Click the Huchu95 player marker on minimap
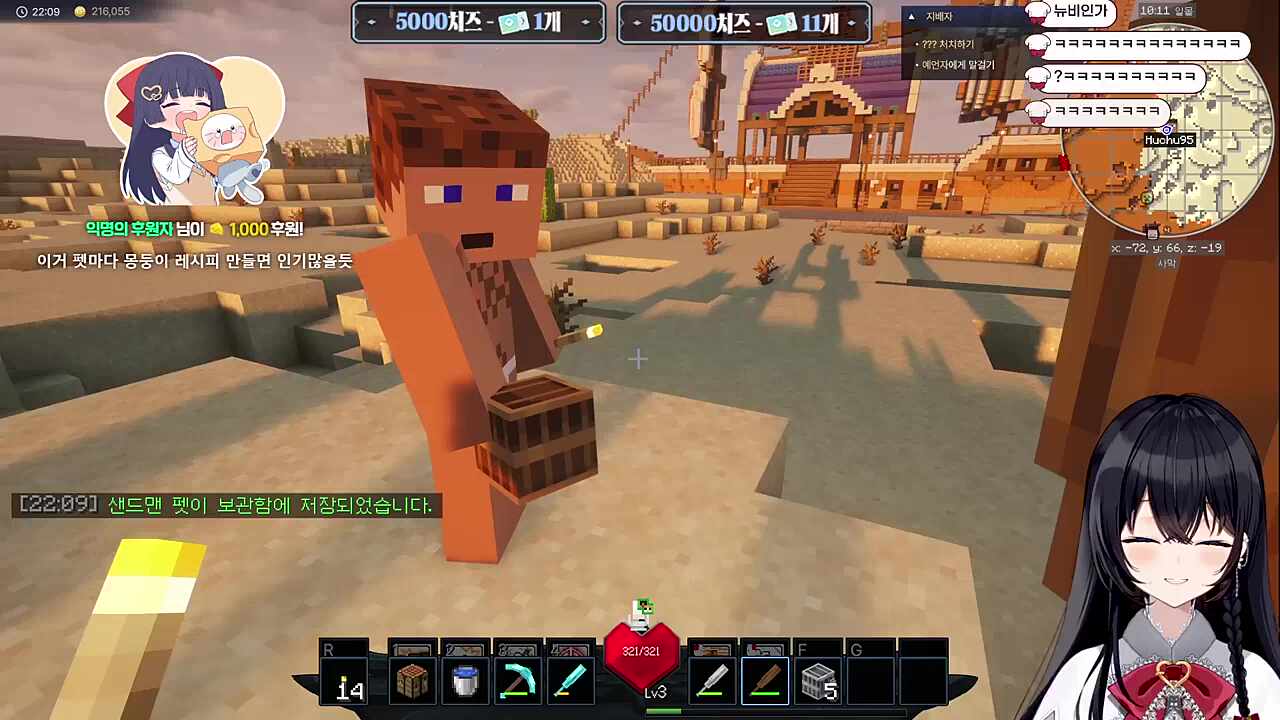This screenshot has height=720, width=1280. (x=1167, y=131)
